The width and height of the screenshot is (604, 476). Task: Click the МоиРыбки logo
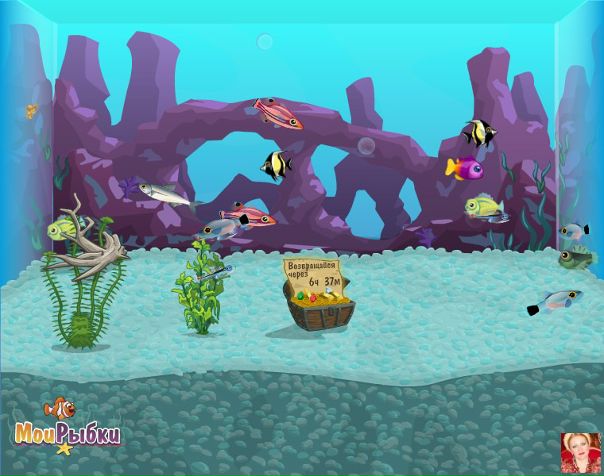point(67,427)
